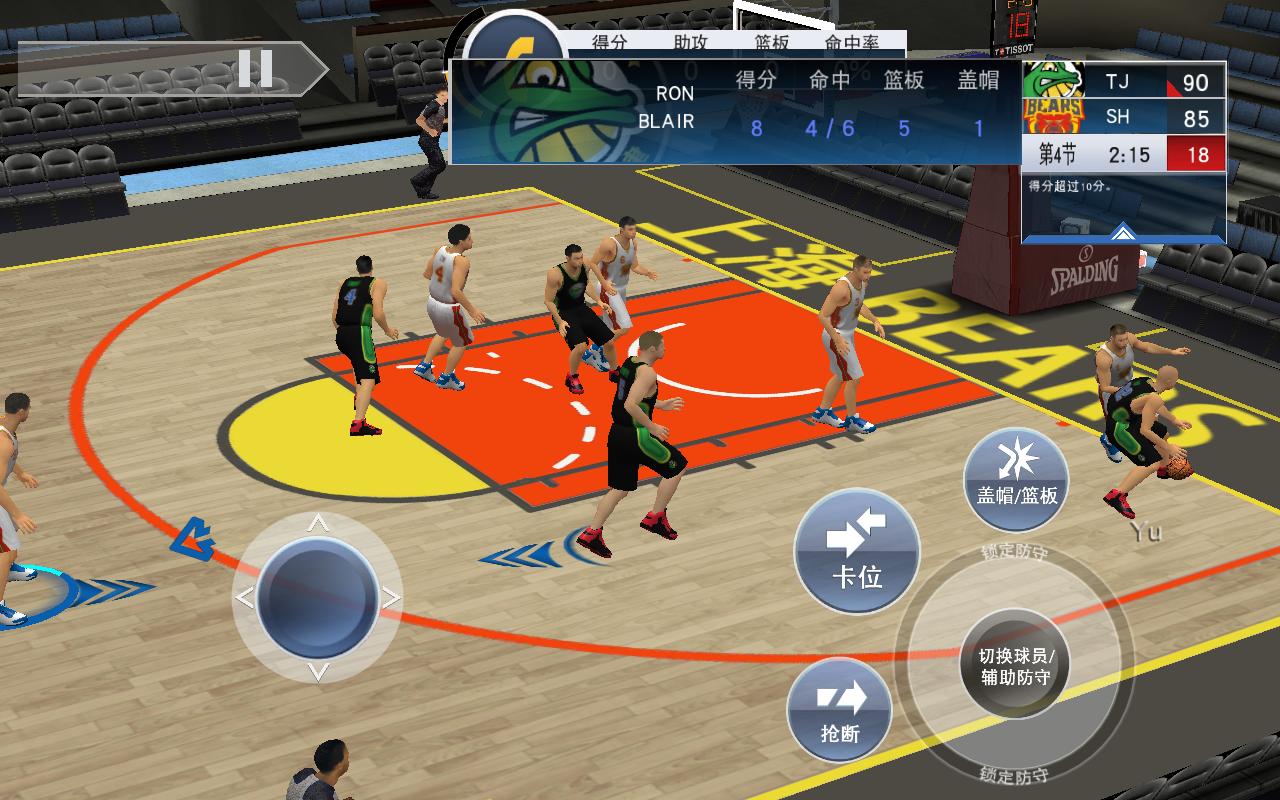Click the virtual joystick's center knob

click(317, 597)
